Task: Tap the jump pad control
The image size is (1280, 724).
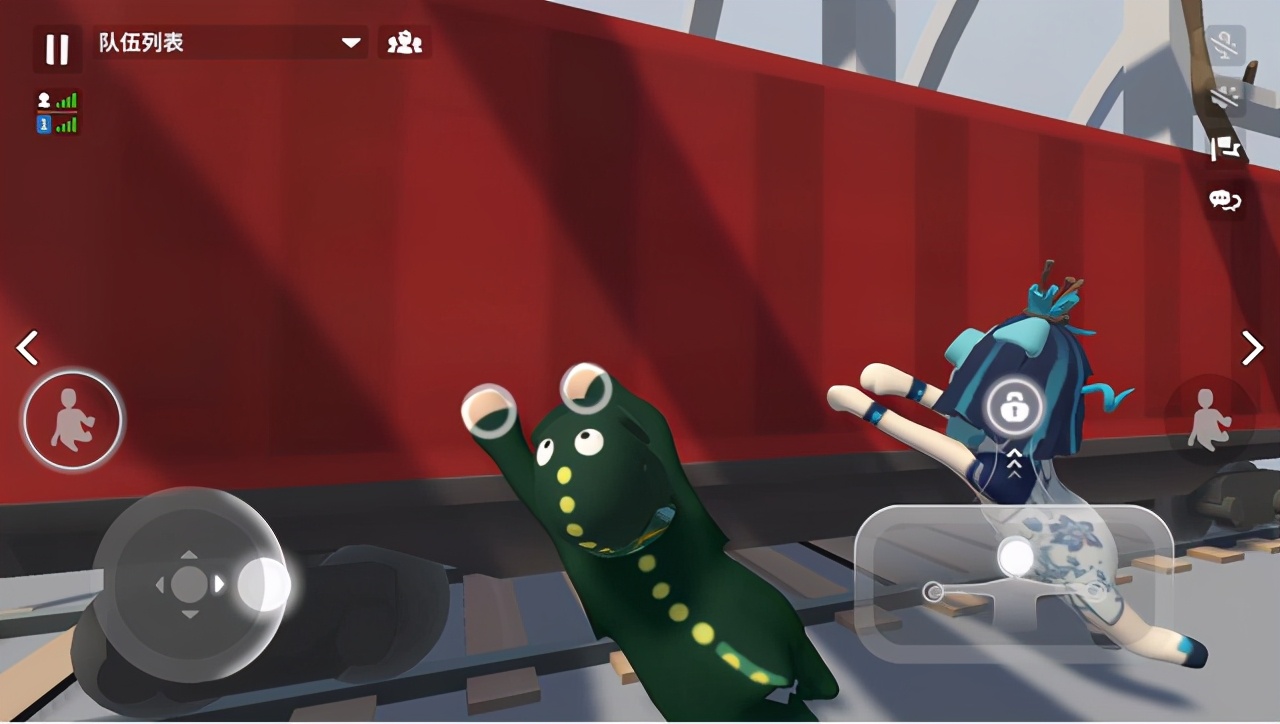Action: coord(1014,583)
